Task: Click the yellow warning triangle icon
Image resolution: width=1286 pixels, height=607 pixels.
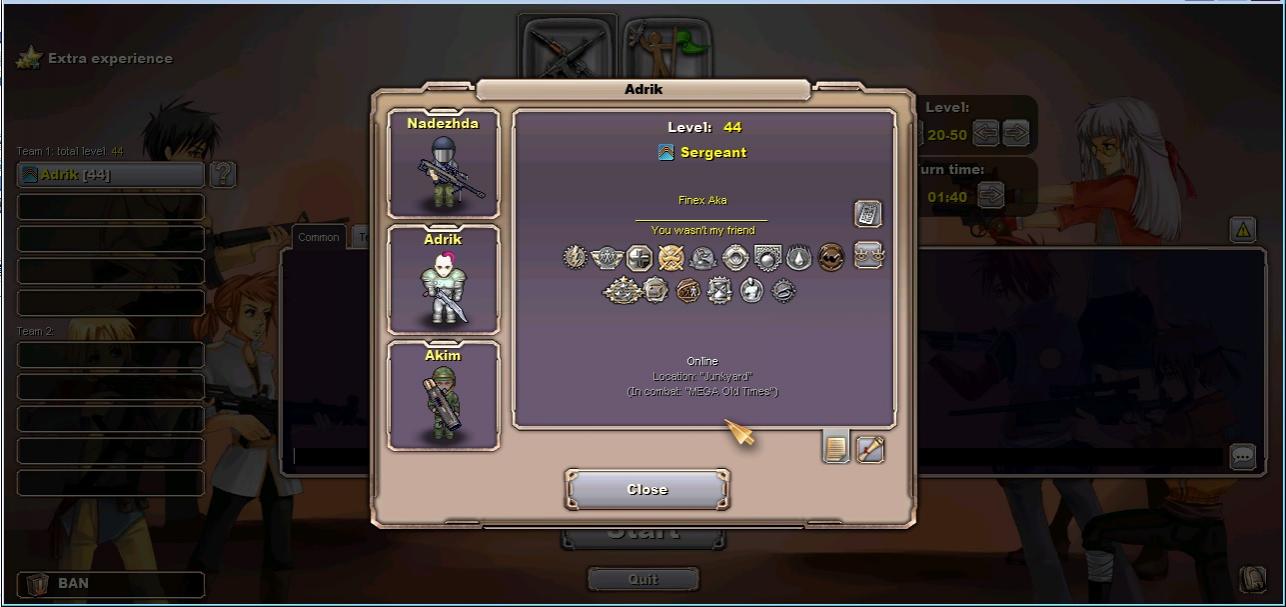Action: point(1242,230)
